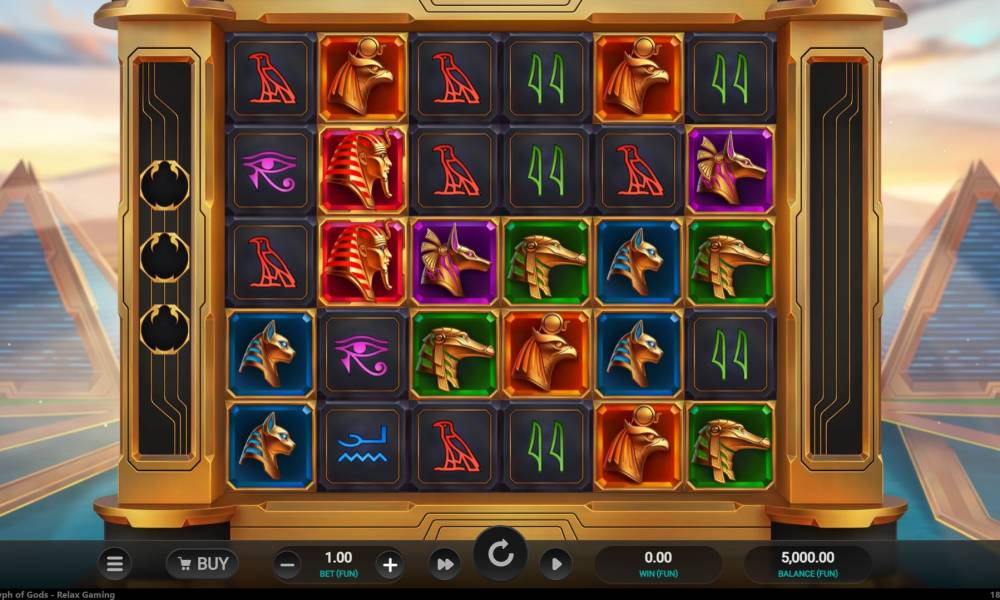Spin the reels
This screenshot has width=1000, height=600.
pos(500,553)
